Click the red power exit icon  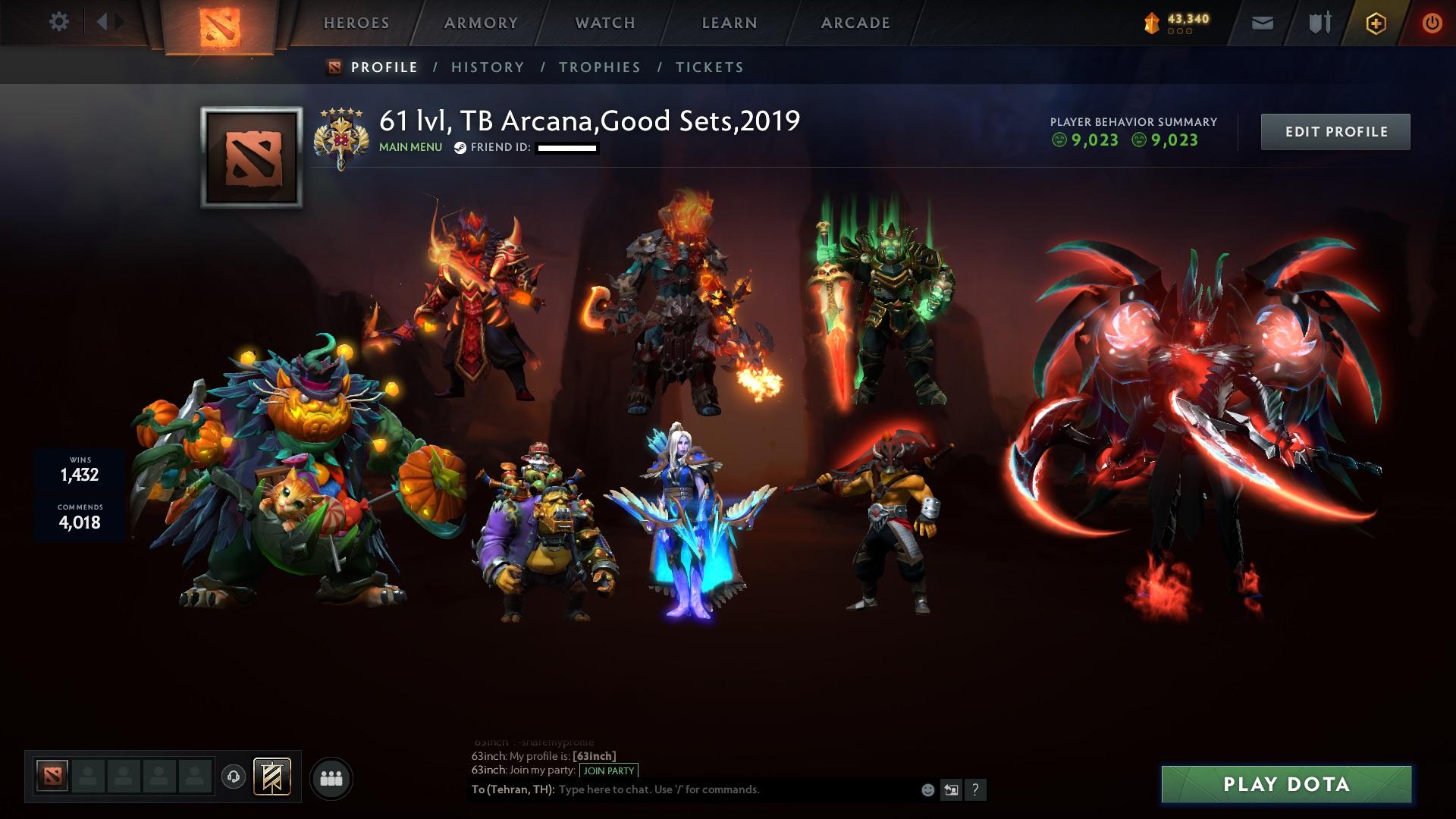point(1430,23)
